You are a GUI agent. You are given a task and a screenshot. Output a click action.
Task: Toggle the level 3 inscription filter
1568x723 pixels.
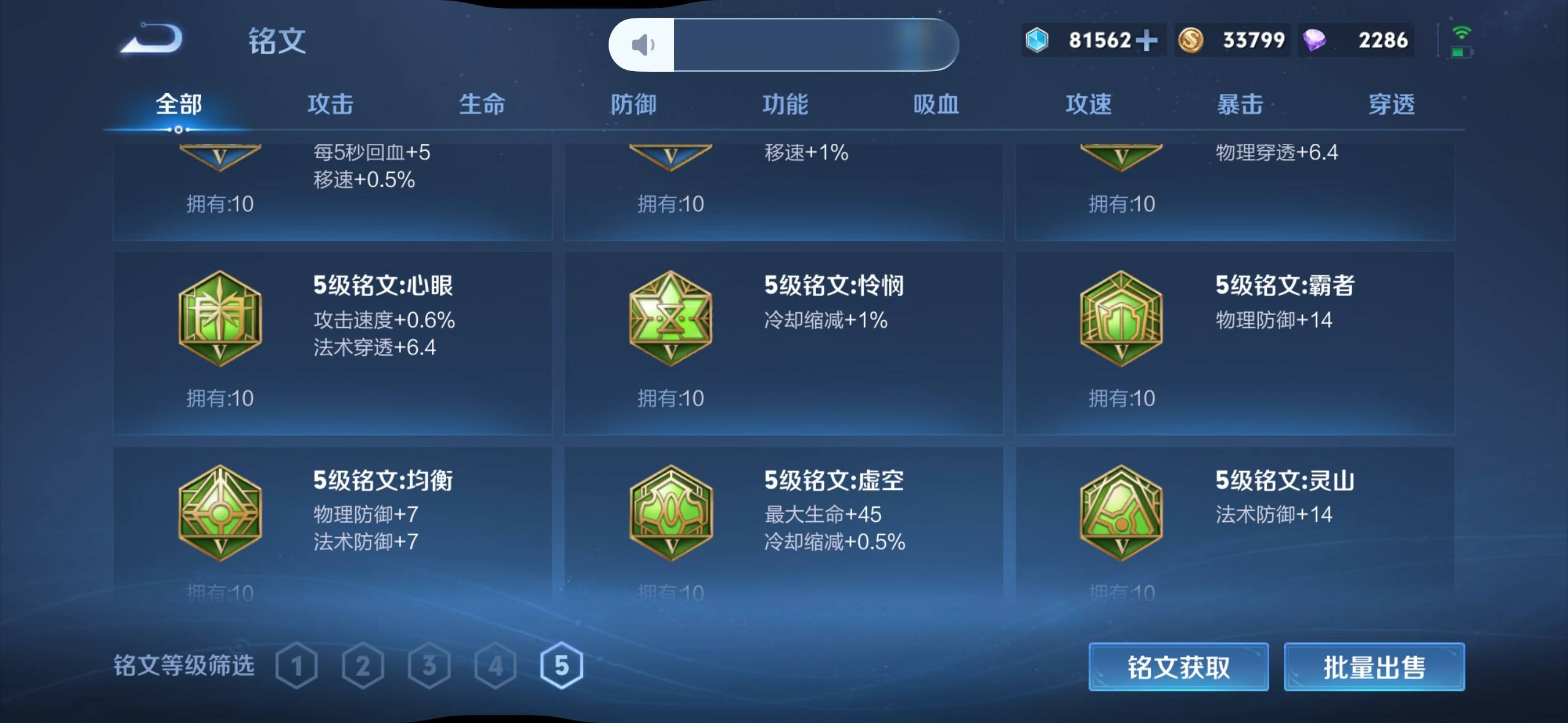429,666
